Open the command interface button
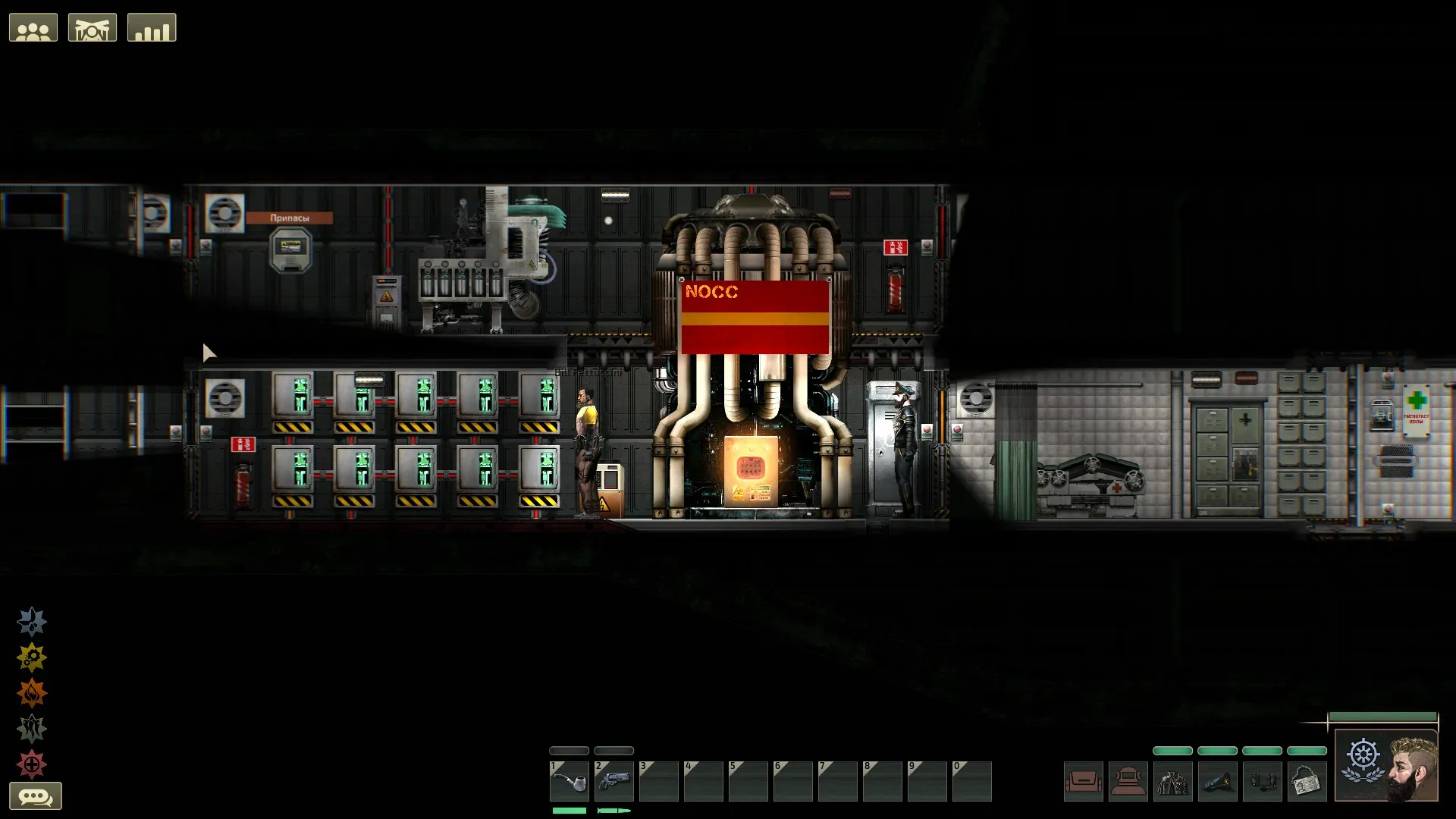The height and width of the screenshot is (819, 1456). 93,28
